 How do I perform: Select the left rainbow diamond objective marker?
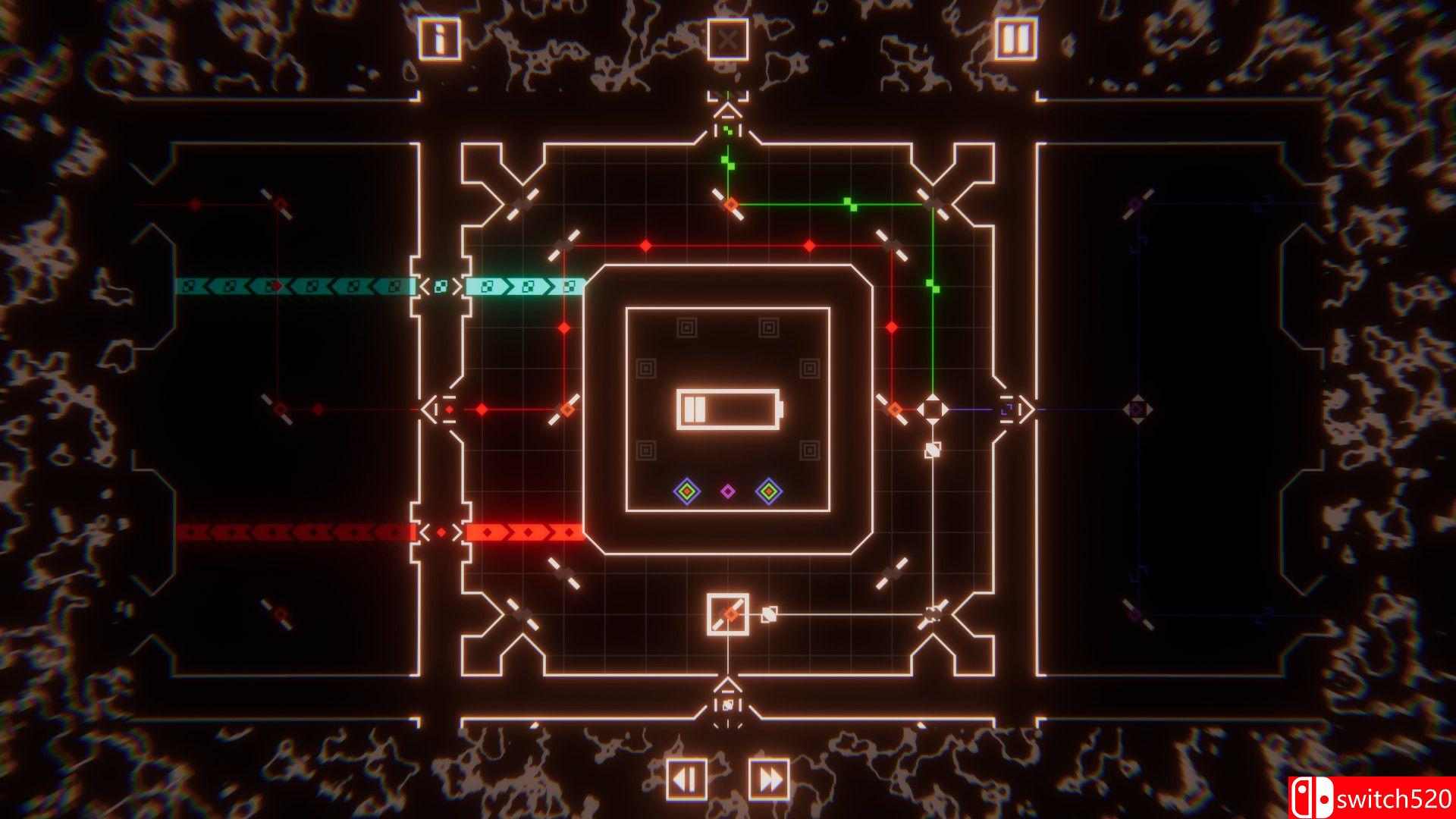coord(688,493)
